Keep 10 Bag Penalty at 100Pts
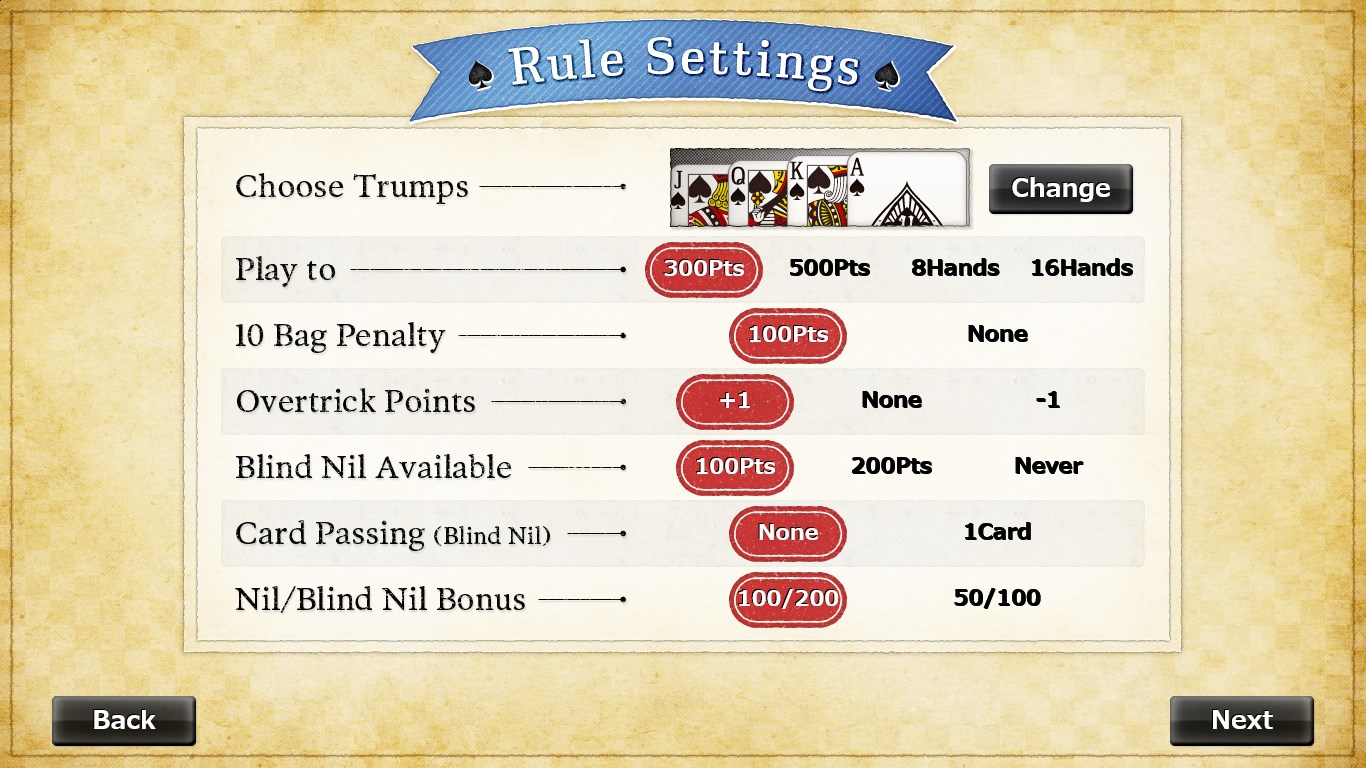1366x768 pixels. [787, 335]
